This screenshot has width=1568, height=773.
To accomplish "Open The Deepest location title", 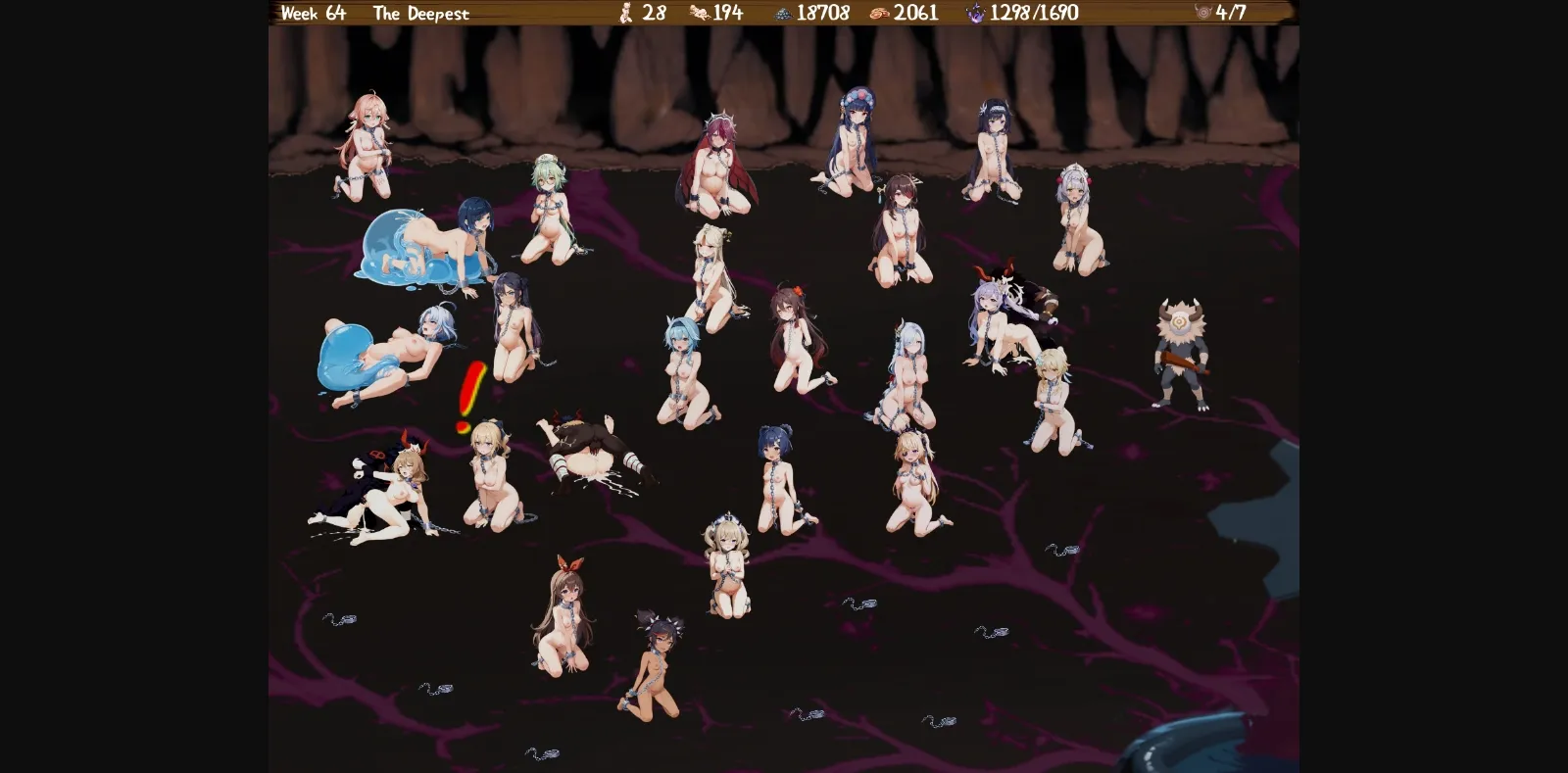I will coord(421,14).
